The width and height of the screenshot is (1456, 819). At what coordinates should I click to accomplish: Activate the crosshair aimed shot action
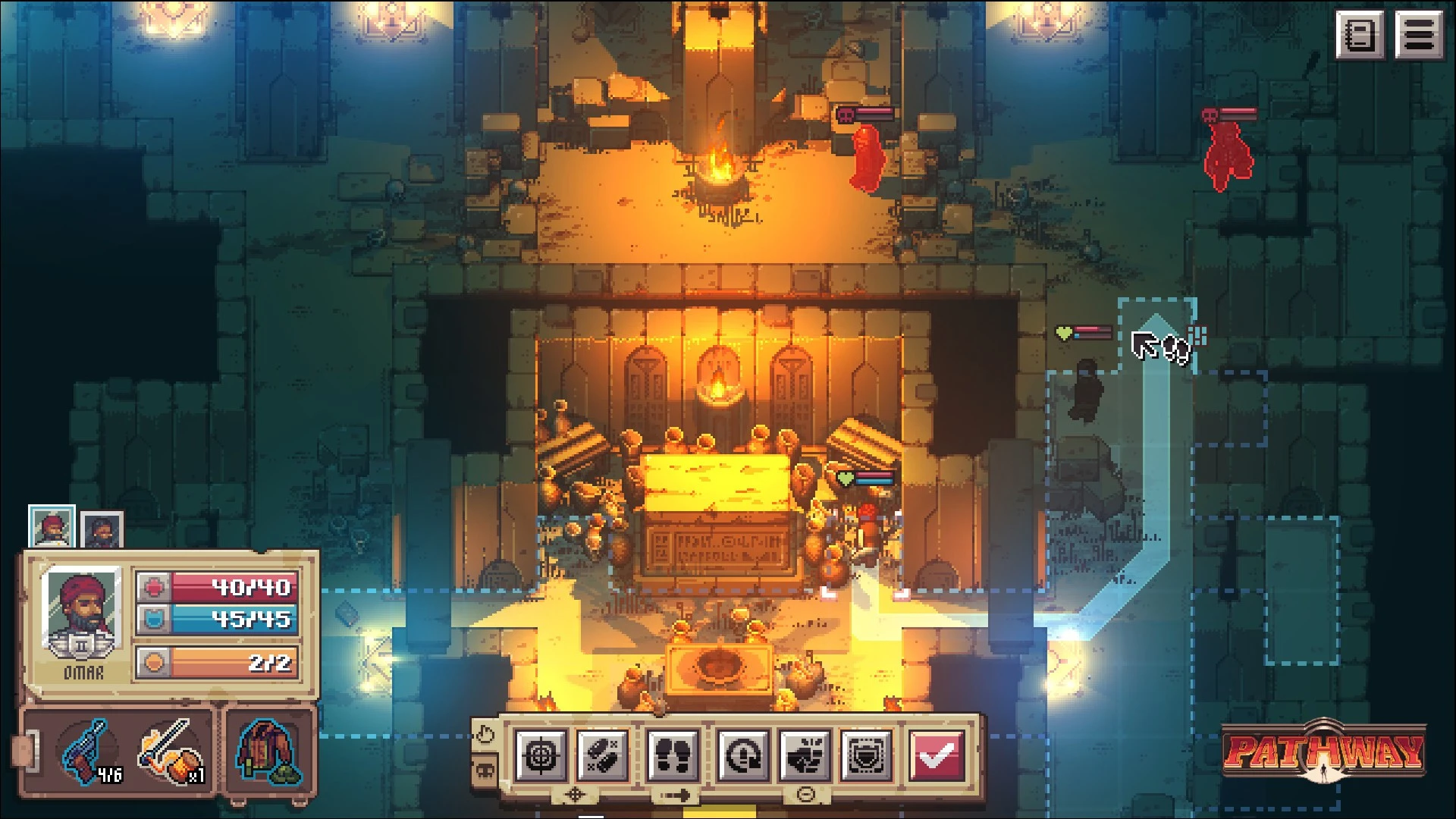tap(541, 755)
